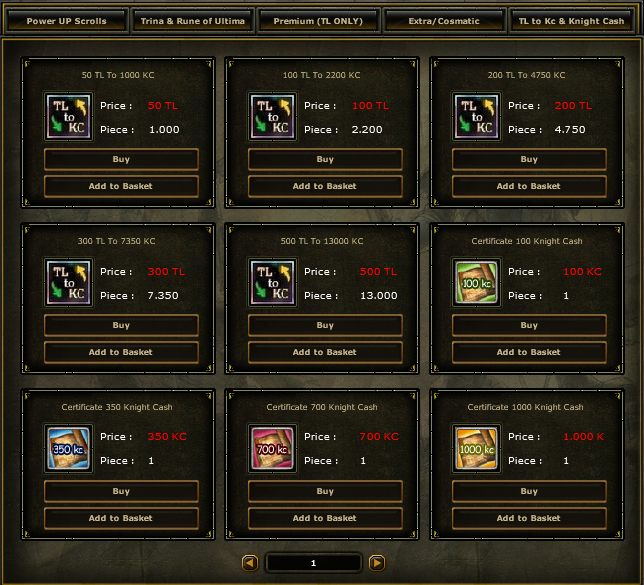Open the TL to Kc & Knight Cash tab
The image size is (644, 585).
(571, 21)
